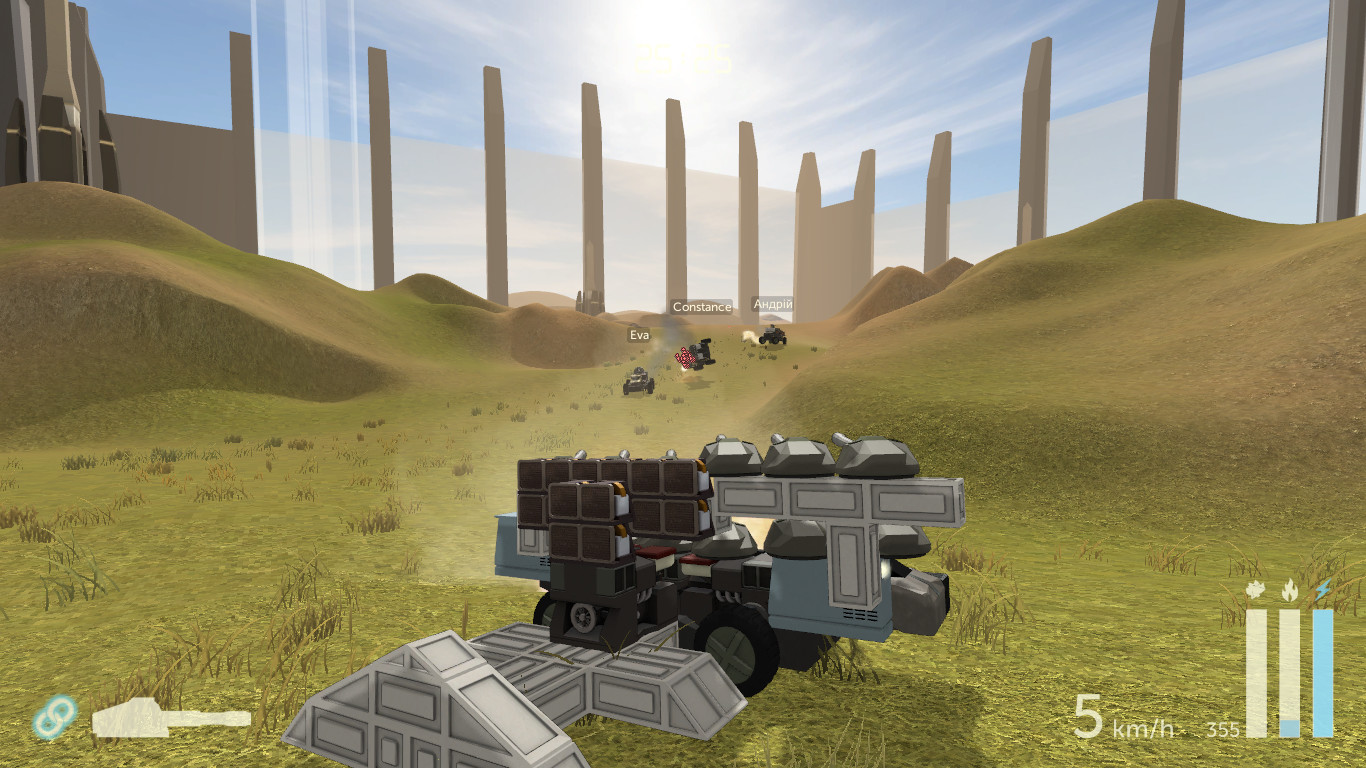Click the flame overheat icon above the middle bar
The height and width of the screenshot is (768, 1366).
click(x=1288, y=590)
